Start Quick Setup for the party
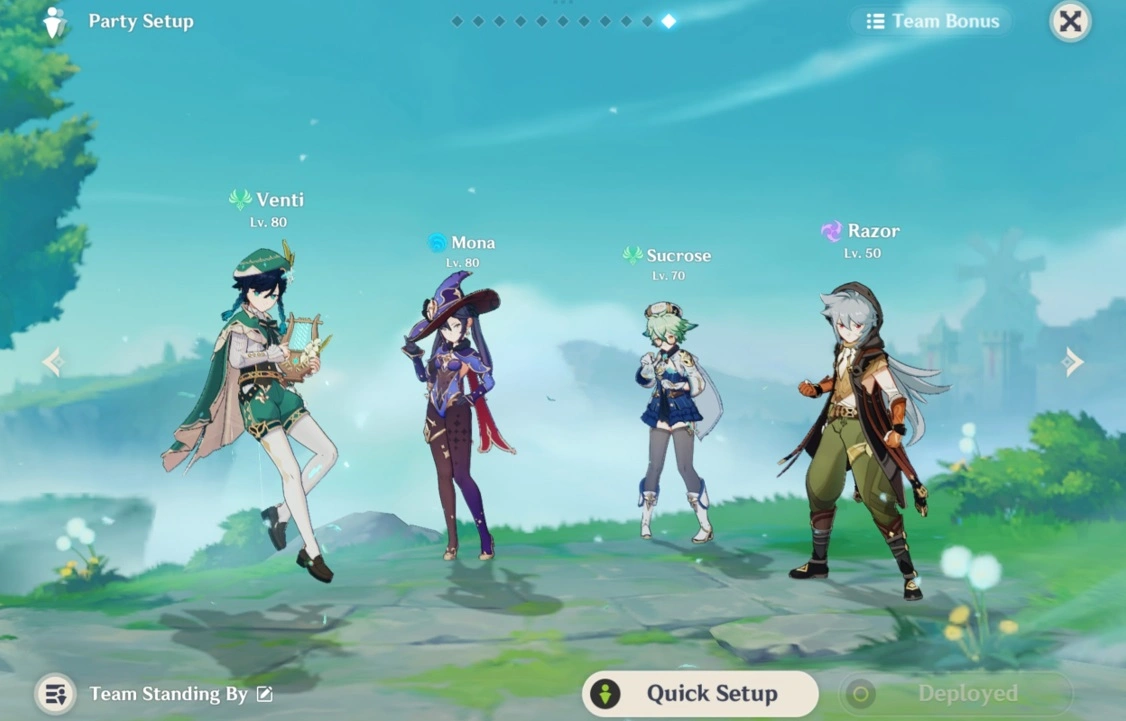 [700, 693]
